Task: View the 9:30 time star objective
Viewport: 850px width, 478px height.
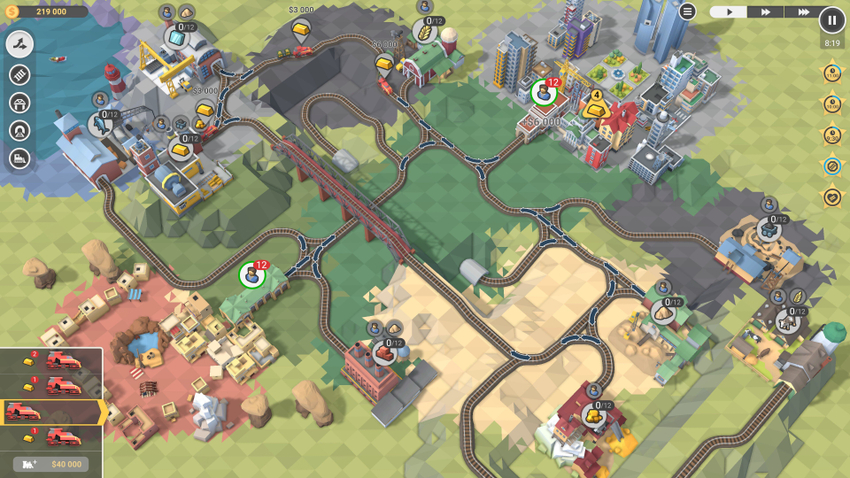Action: coord(832,135)
